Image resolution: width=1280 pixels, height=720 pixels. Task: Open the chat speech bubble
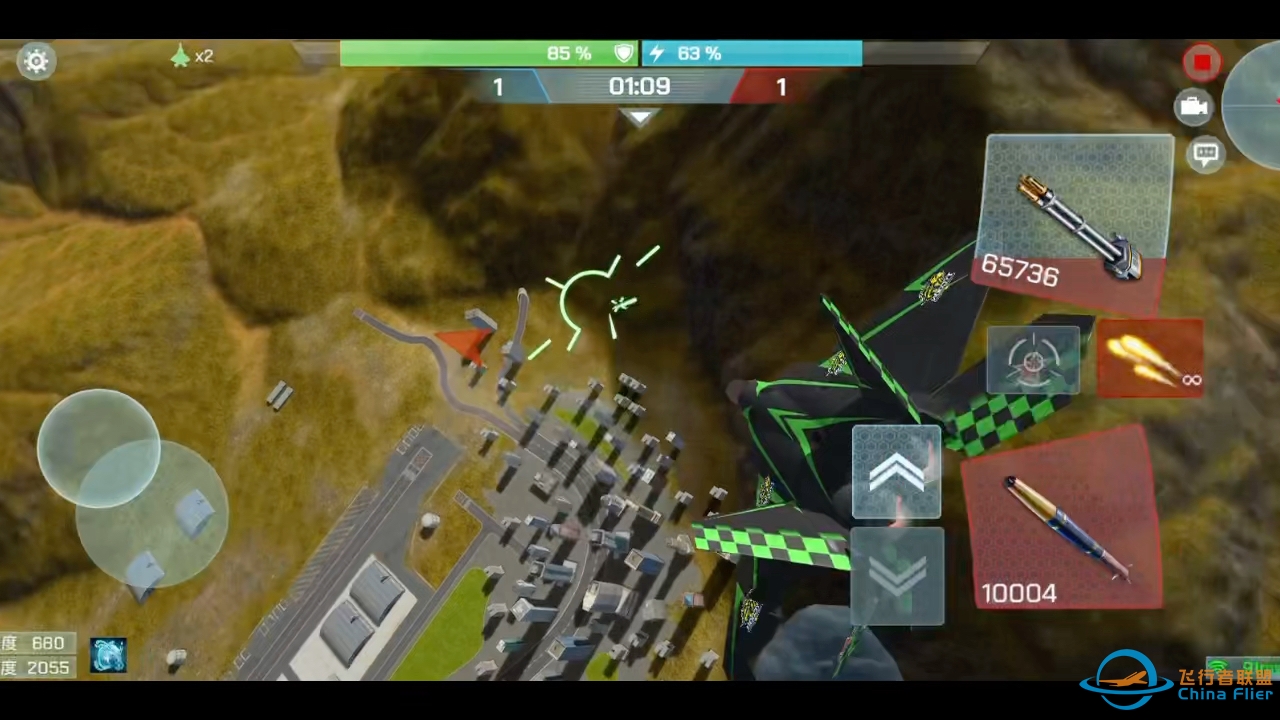[1206, 154]
